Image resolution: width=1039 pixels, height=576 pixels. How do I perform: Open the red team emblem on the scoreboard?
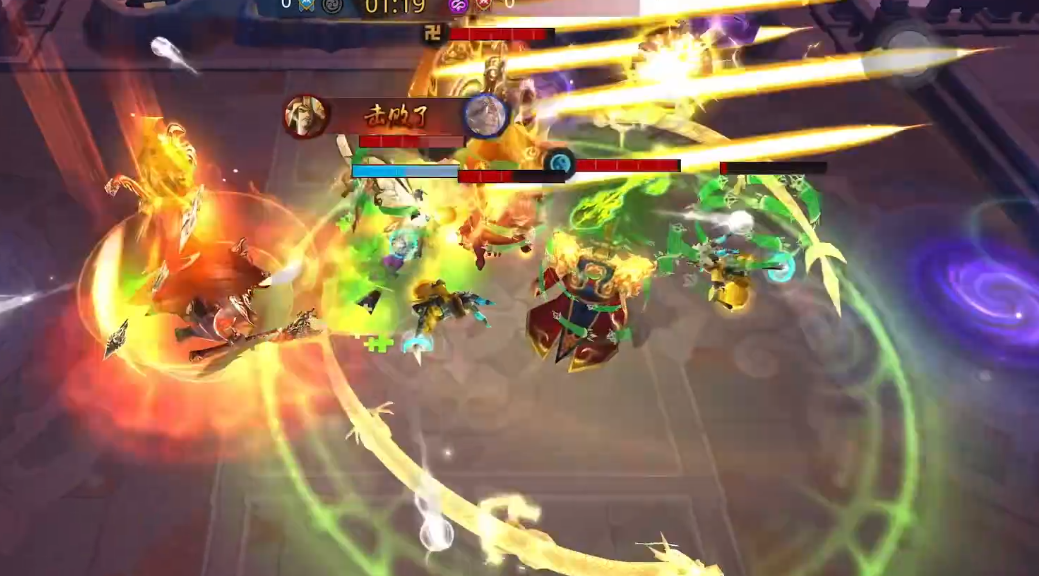click(483, 5)
